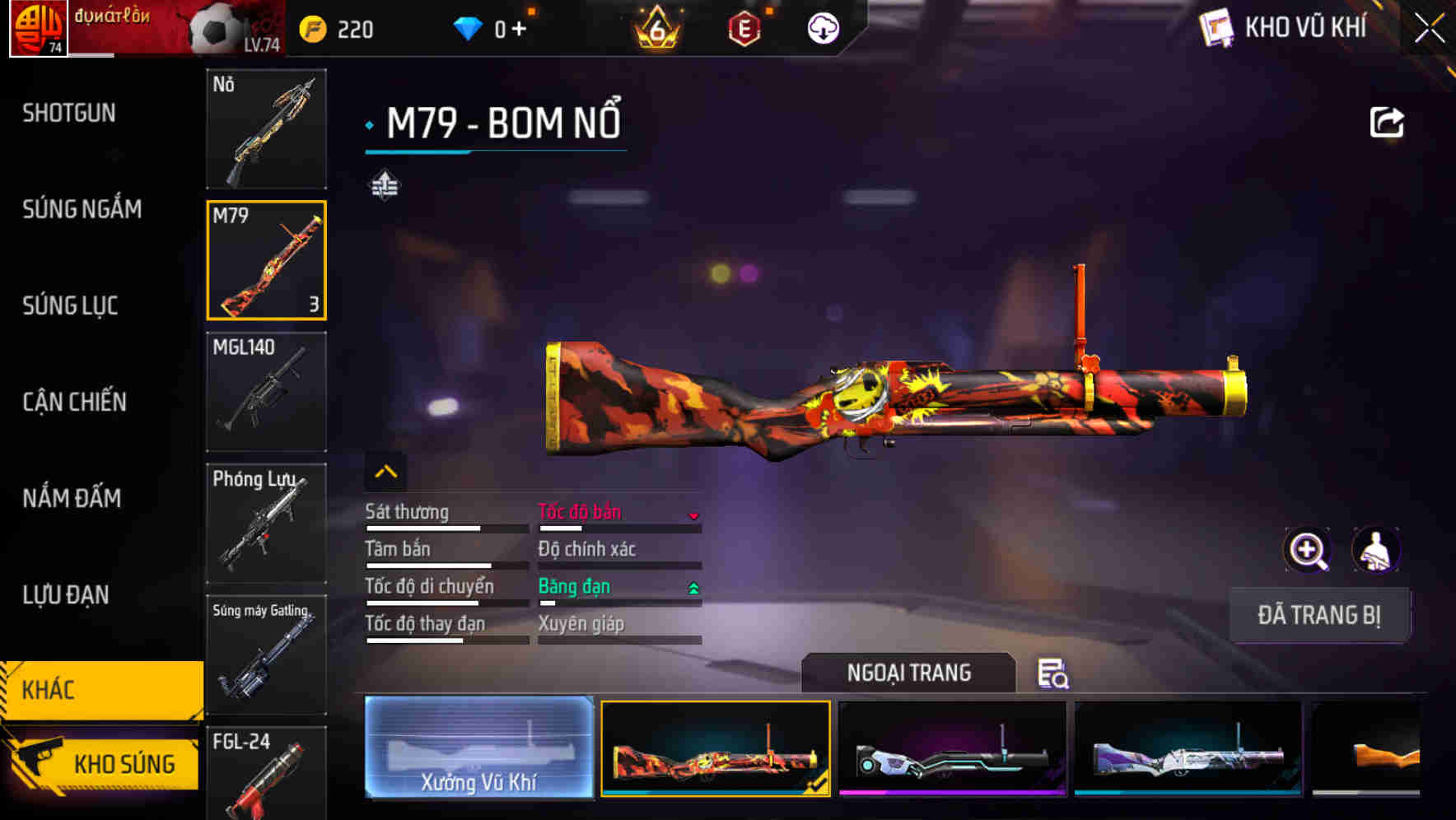Select the magnifier zoom preview icon
Screen dimensions: 1456x820
click(x=1306, y=550)
